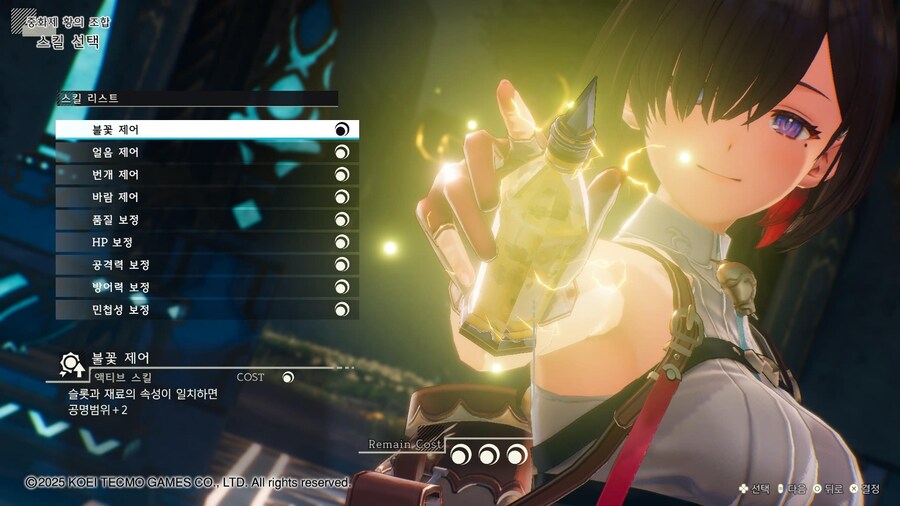Screen dimensions: 900x506
Task: Pick 번개 제어 from the skill list
Action: (206, 174)
